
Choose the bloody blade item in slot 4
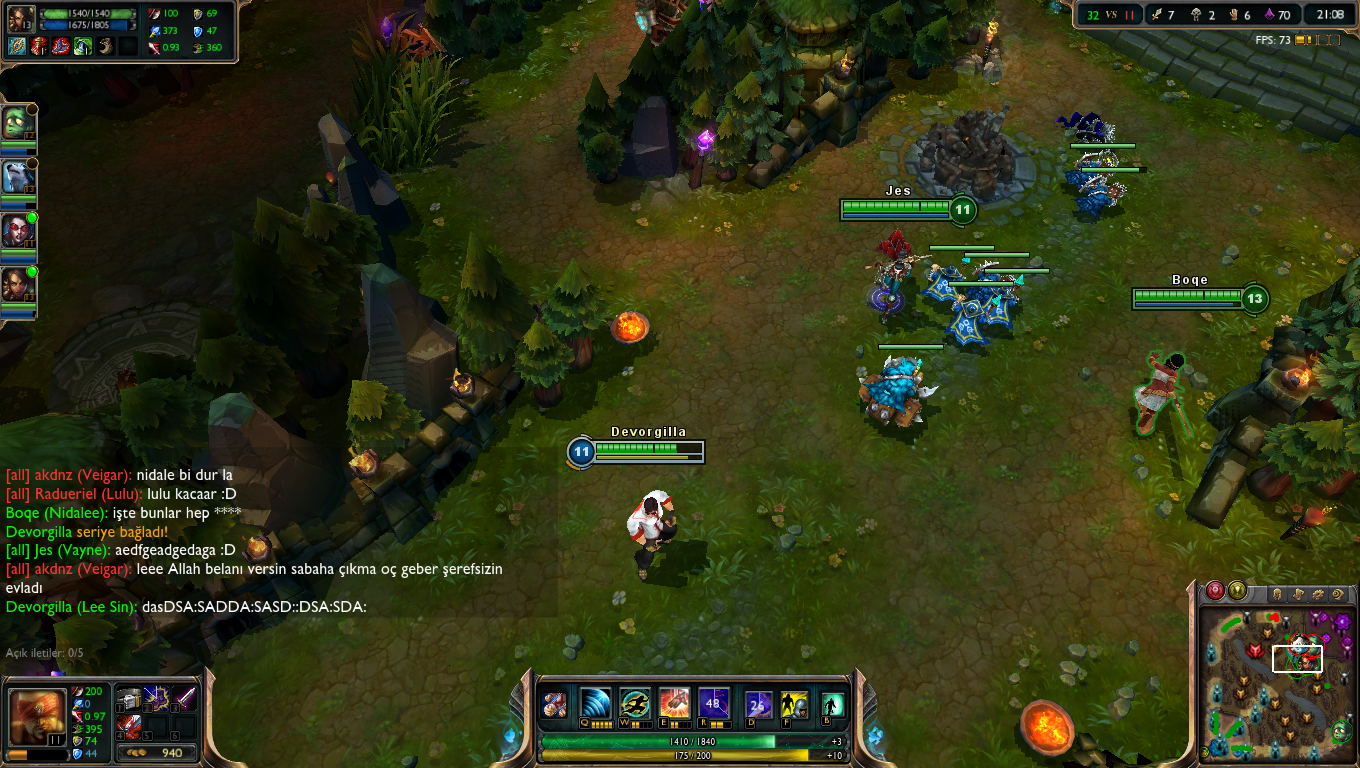(130, 725)
